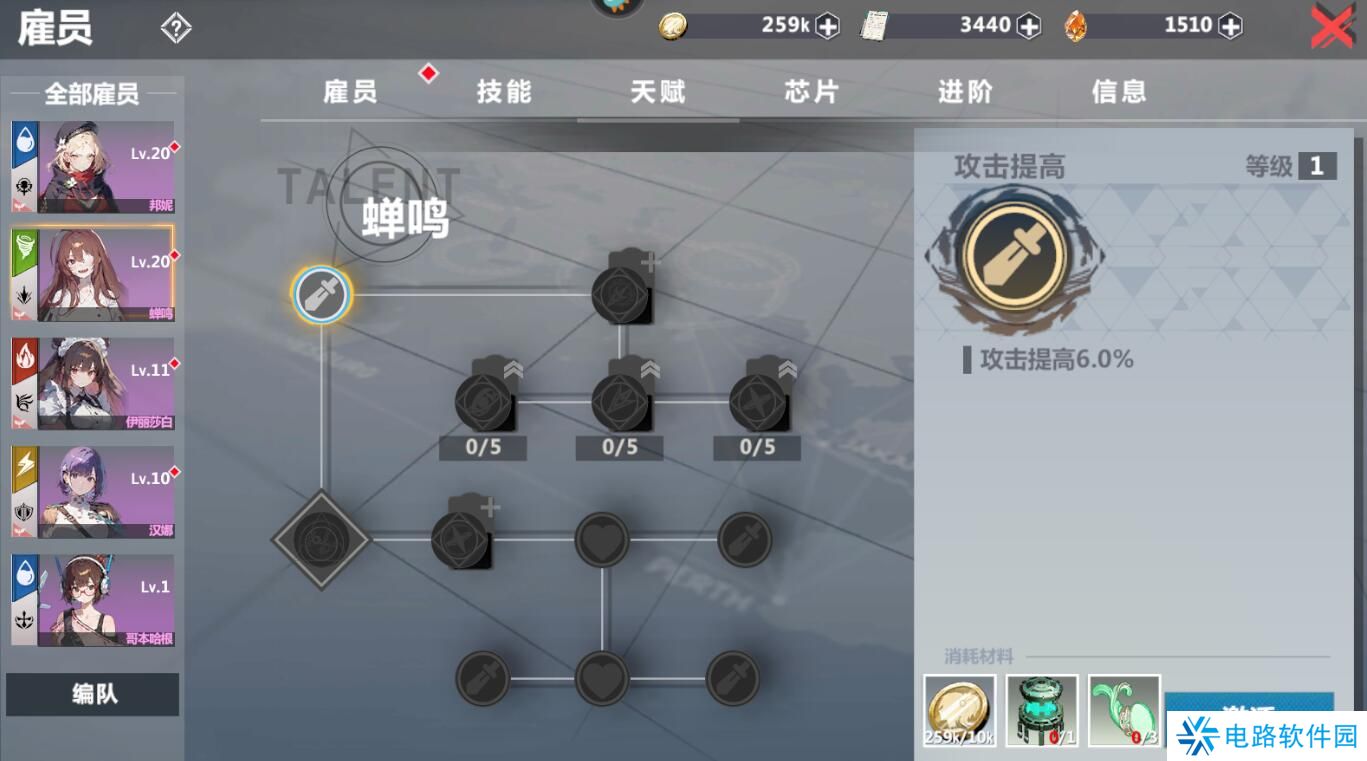Select 汉娜's character portrait
1367x761 pixels.
(92, 491)
